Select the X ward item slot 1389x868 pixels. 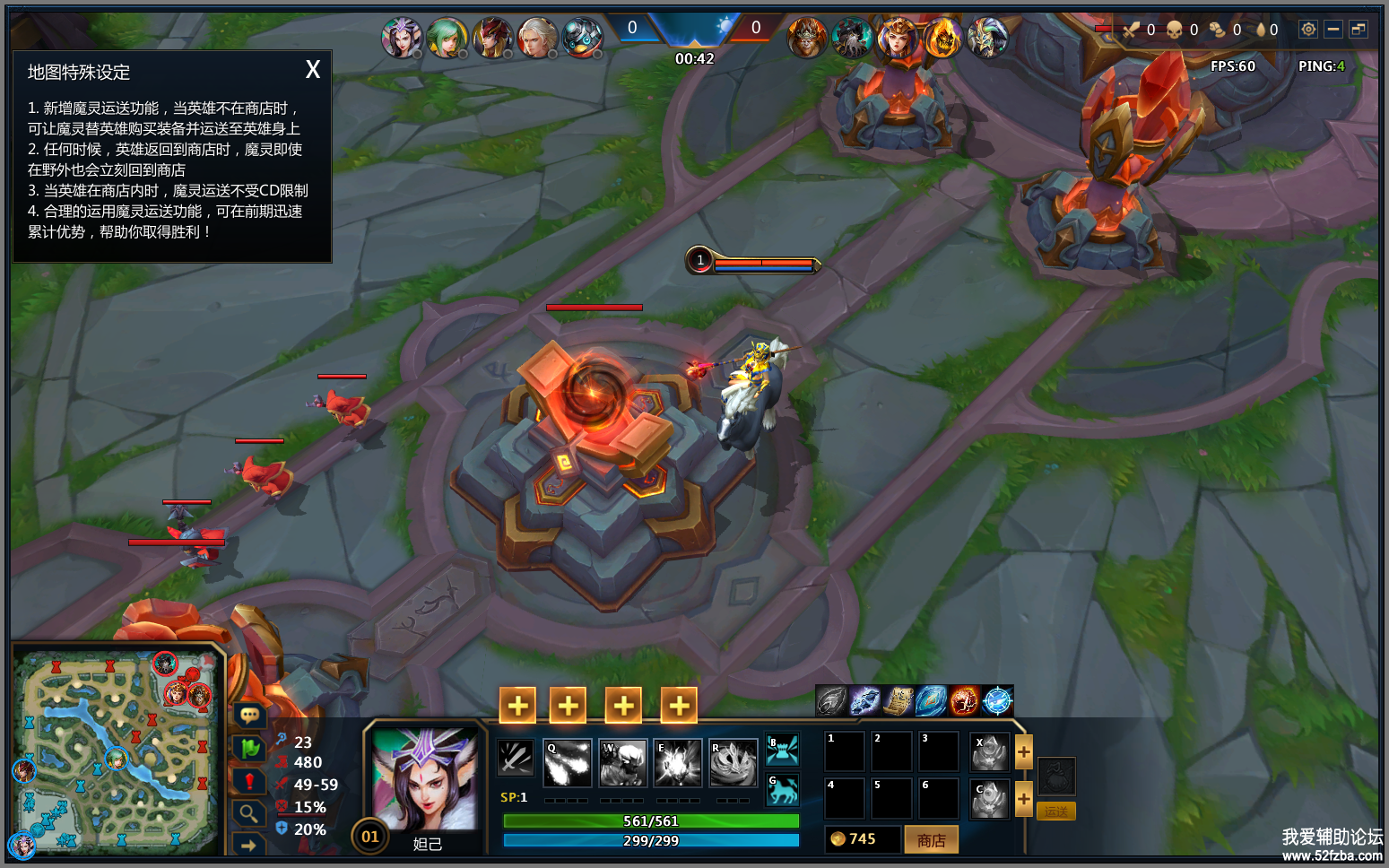pyautogui.click(x=989, y=752)
